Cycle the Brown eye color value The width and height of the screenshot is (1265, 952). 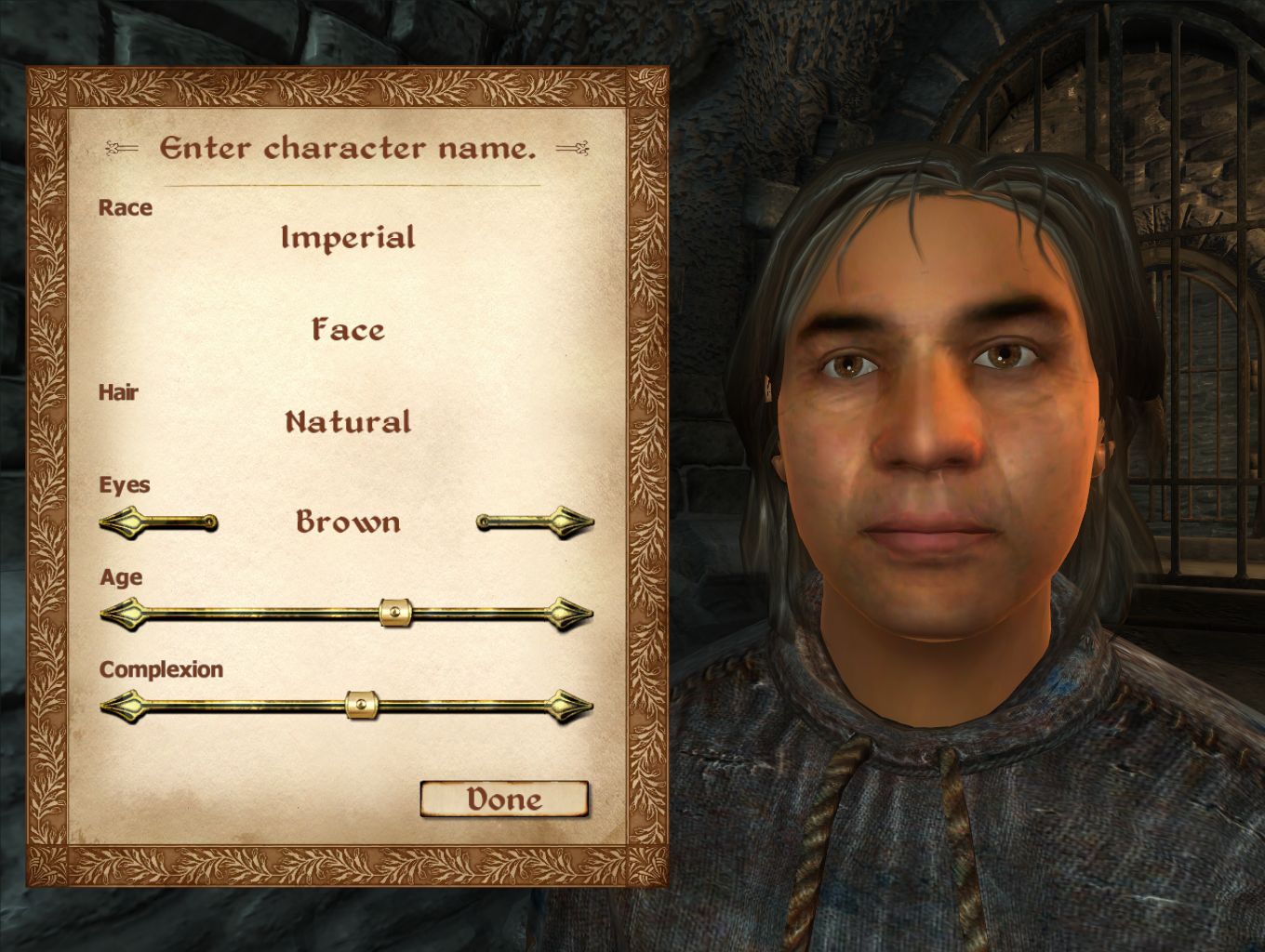click(346, 522)
